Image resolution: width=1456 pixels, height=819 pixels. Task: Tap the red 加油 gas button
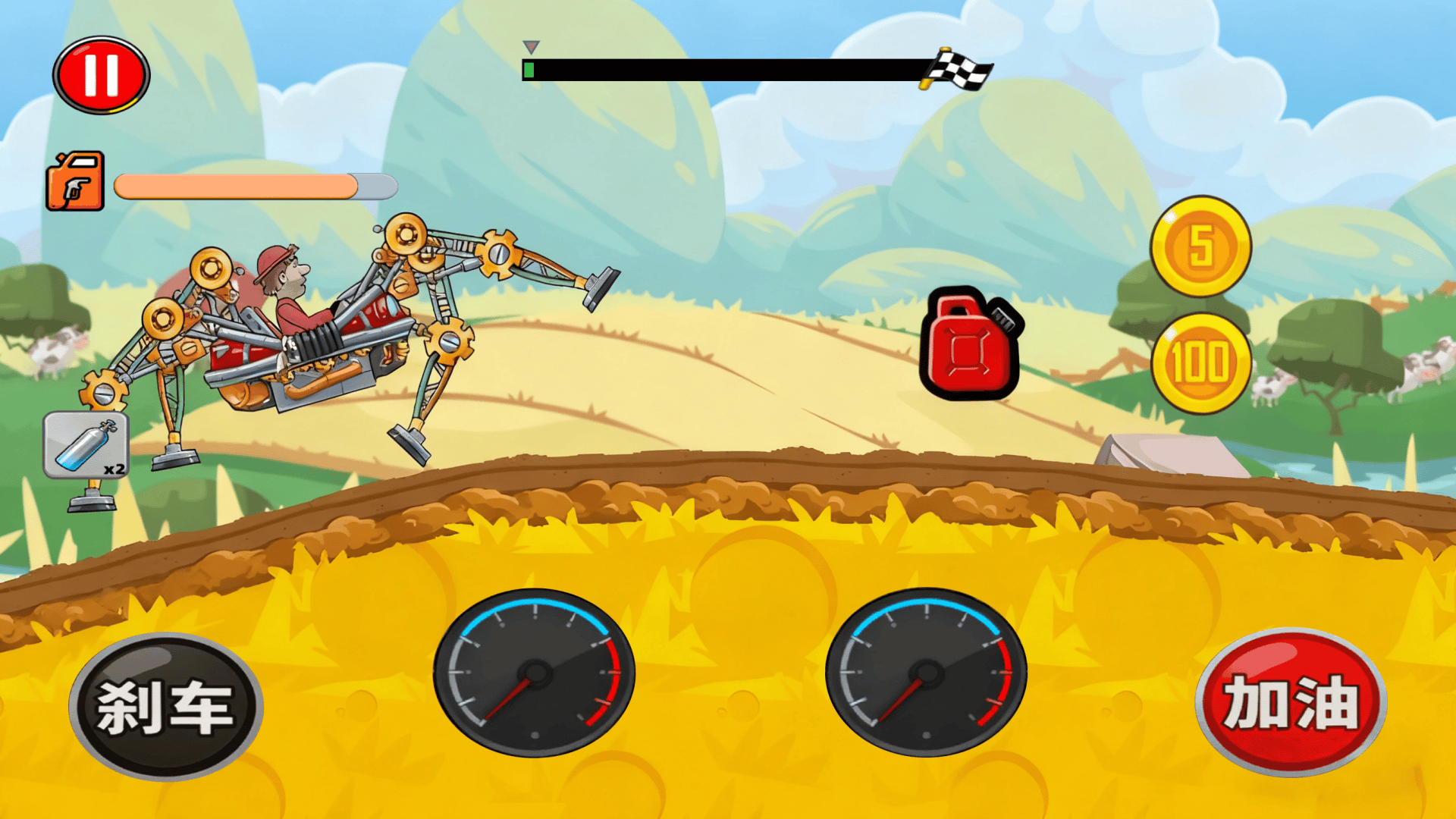[1291, 702]
